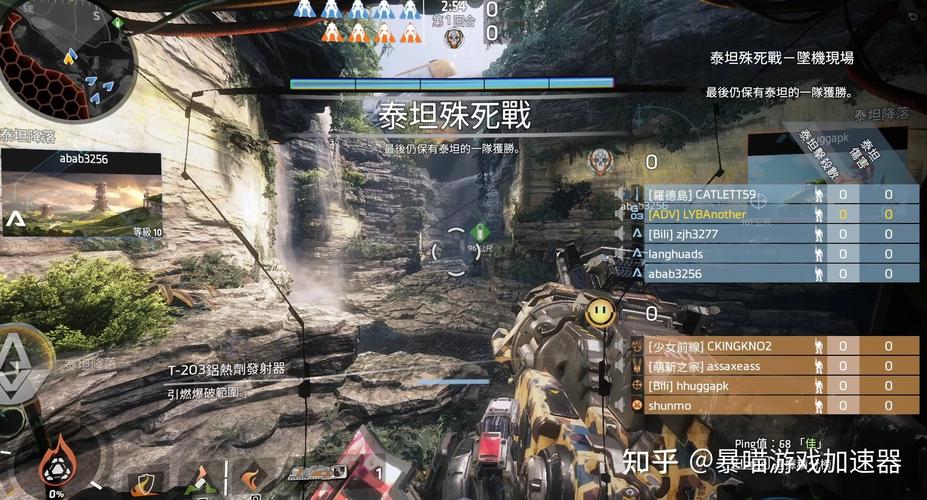
Task: Click the yellow smiley team emblem
Action: tap(600, 312)
